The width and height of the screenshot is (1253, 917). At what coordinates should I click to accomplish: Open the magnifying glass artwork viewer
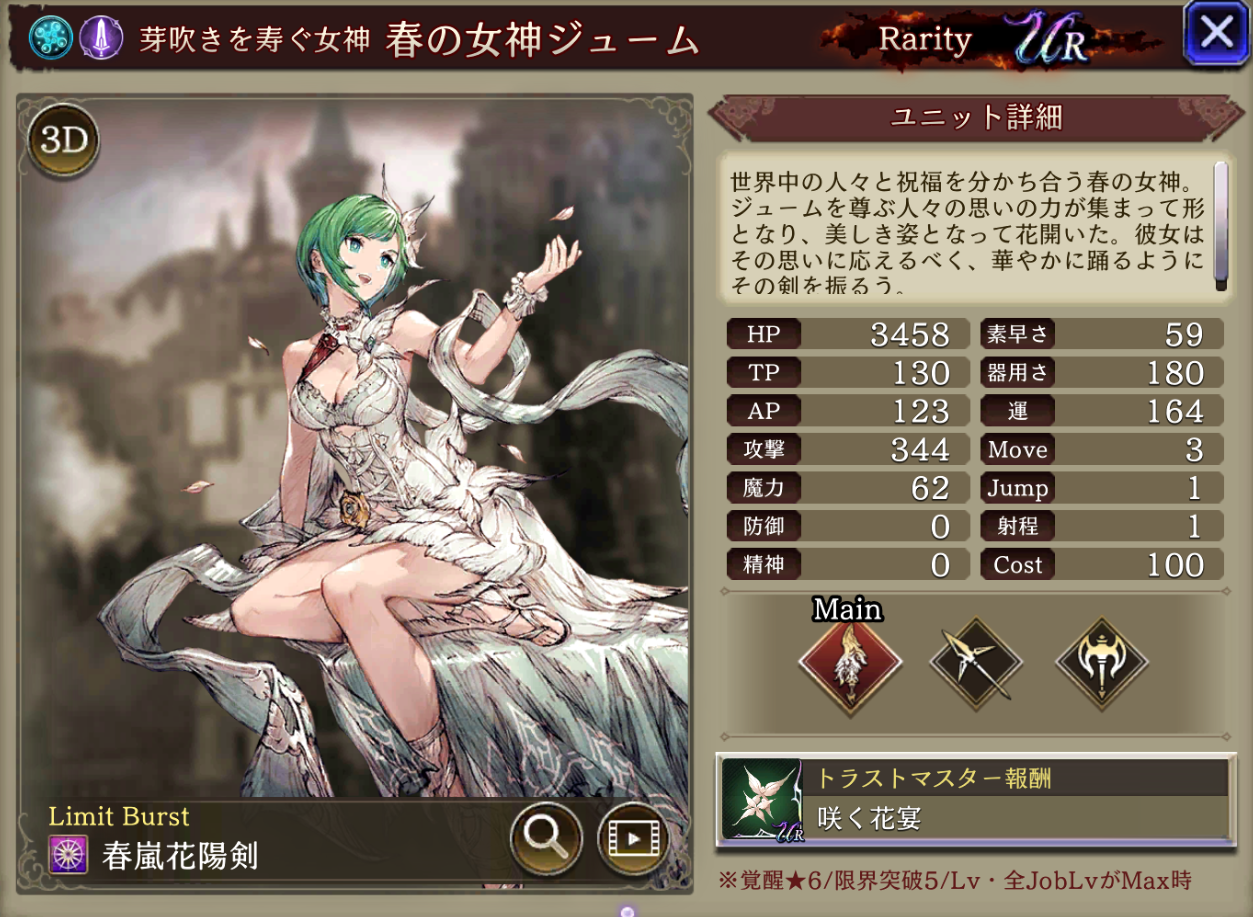pos(546,837)
